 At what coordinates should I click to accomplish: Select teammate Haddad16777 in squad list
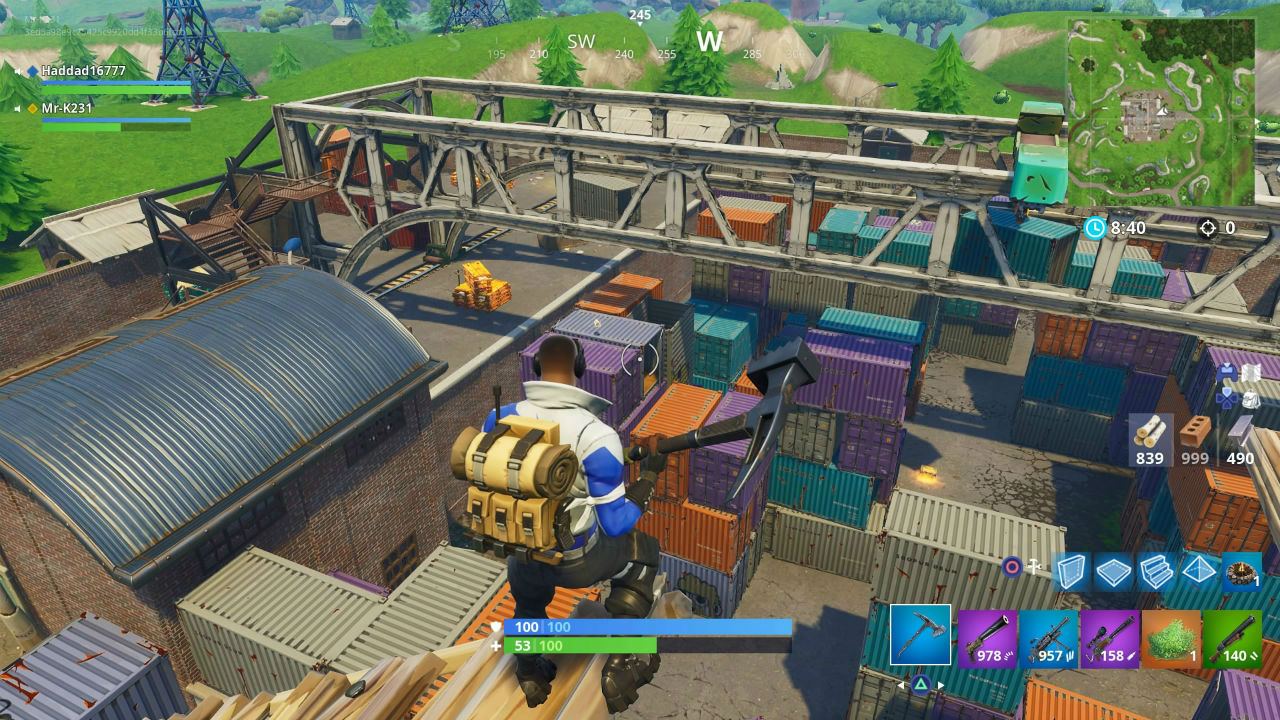tap(84, 71)
